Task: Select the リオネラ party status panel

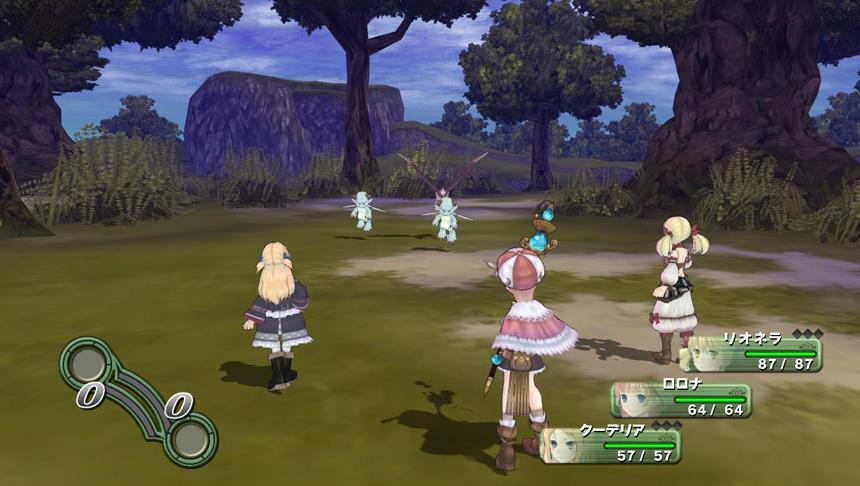Action: [752, 352]
